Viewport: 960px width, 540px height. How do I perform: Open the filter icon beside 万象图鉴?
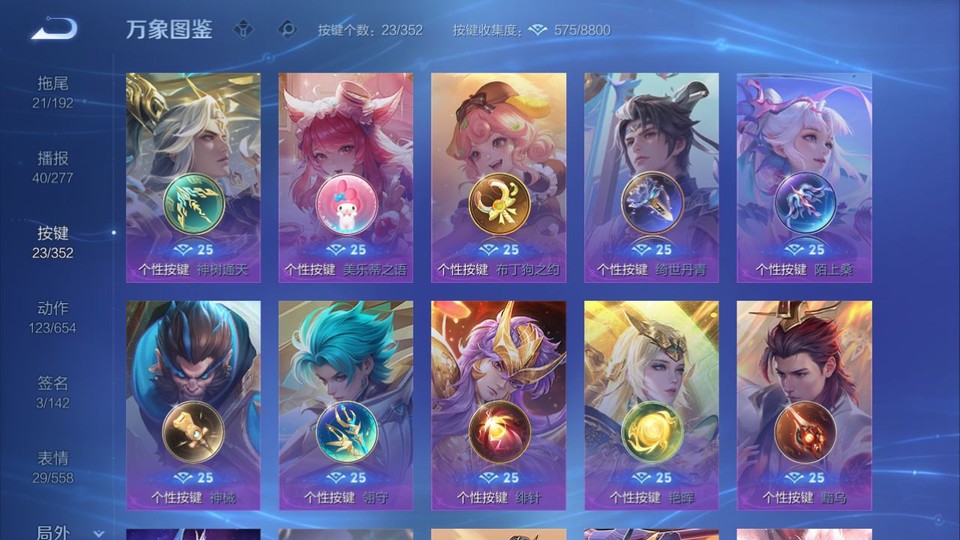(x=243, y=29)
